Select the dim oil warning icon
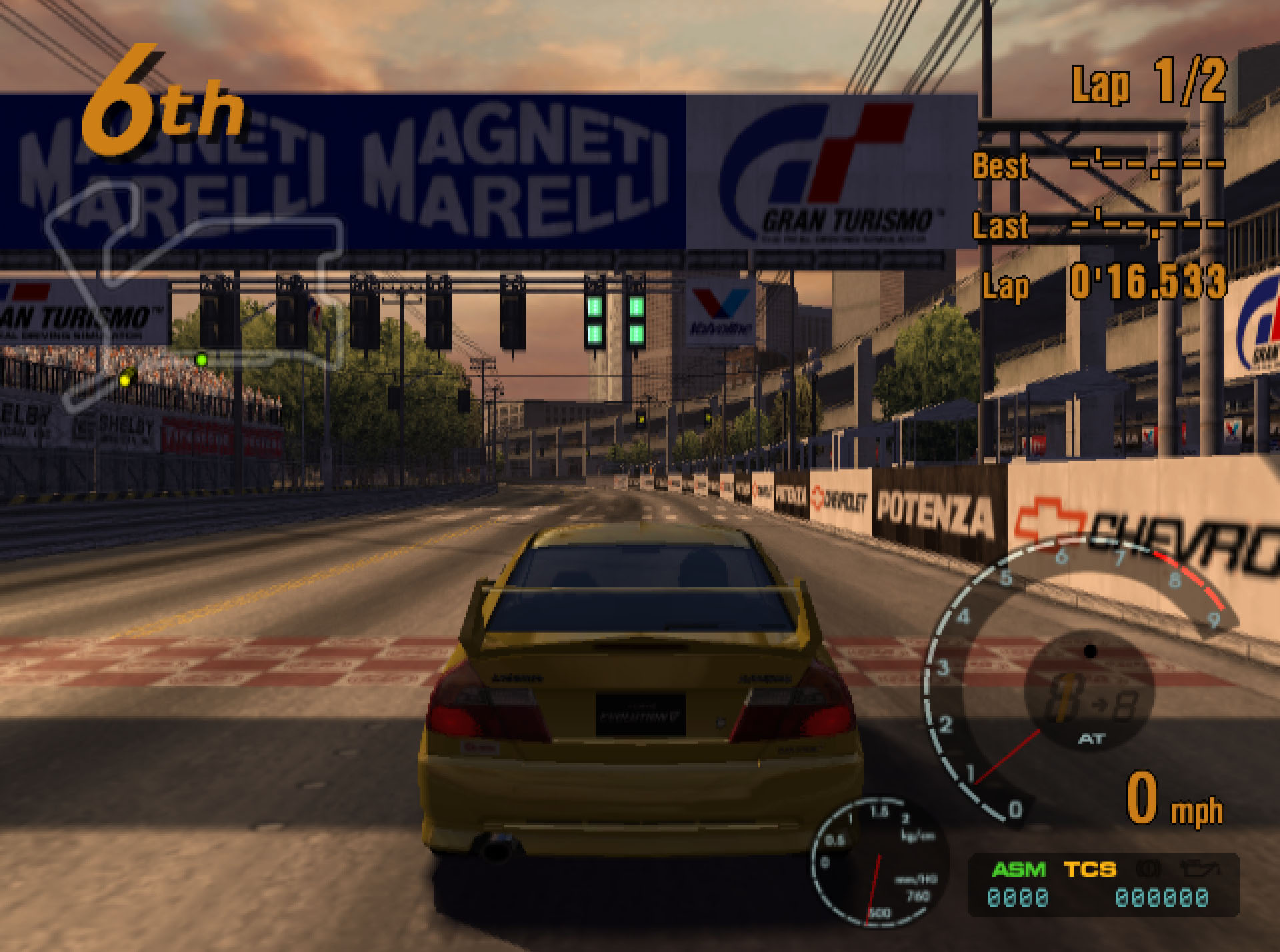 1199,868
